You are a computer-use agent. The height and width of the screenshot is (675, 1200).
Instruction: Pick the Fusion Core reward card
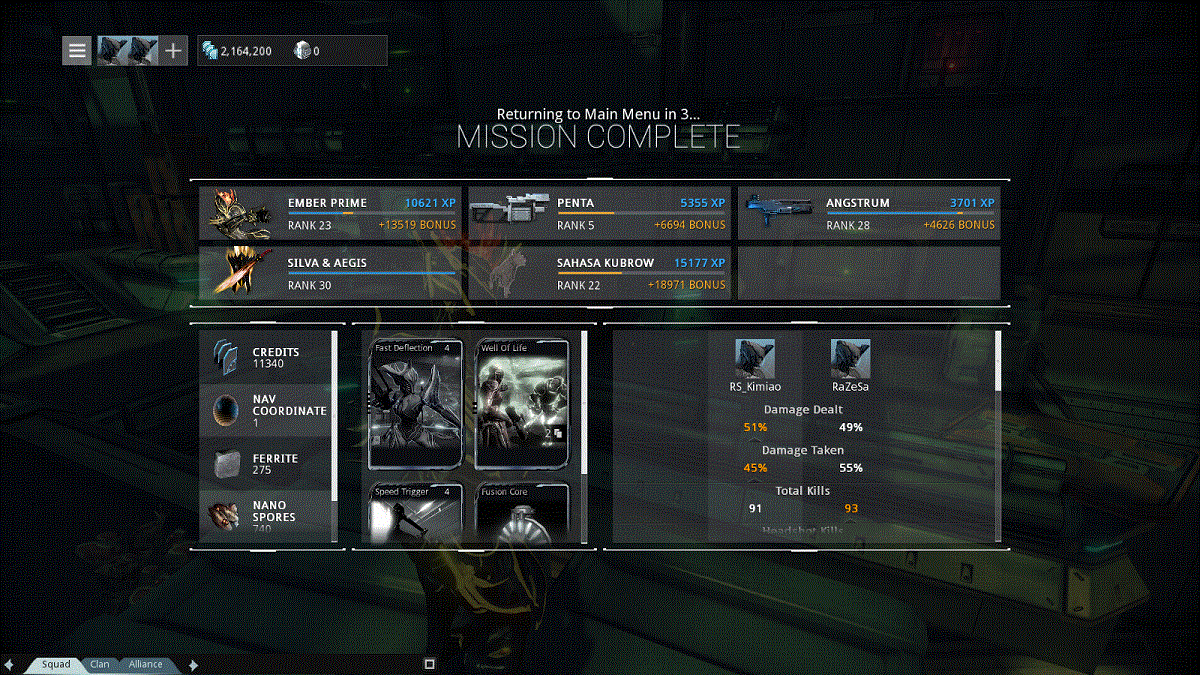(x=522, y=514)
